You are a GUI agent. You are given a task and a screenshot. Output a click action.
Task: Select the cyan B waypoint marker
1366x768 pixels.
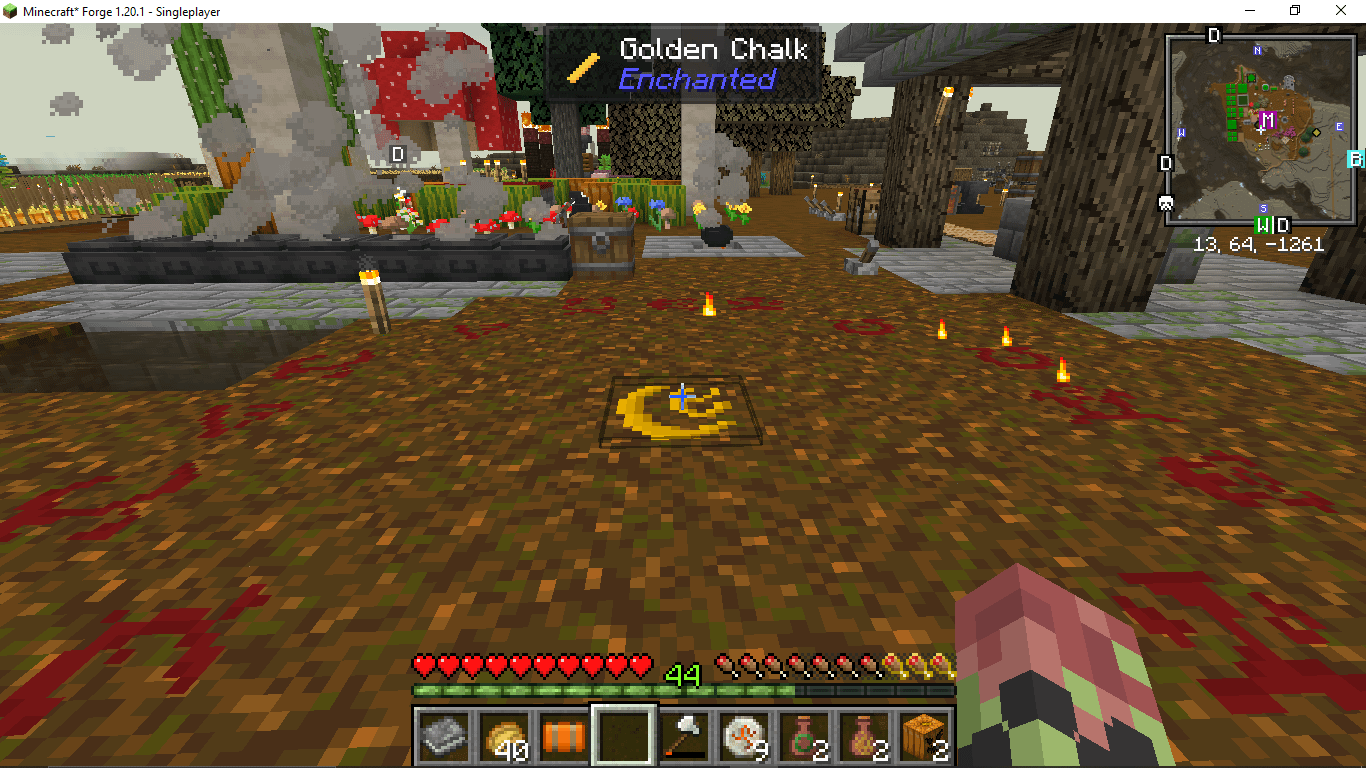pyautogui.click(x=1357, y=159)
